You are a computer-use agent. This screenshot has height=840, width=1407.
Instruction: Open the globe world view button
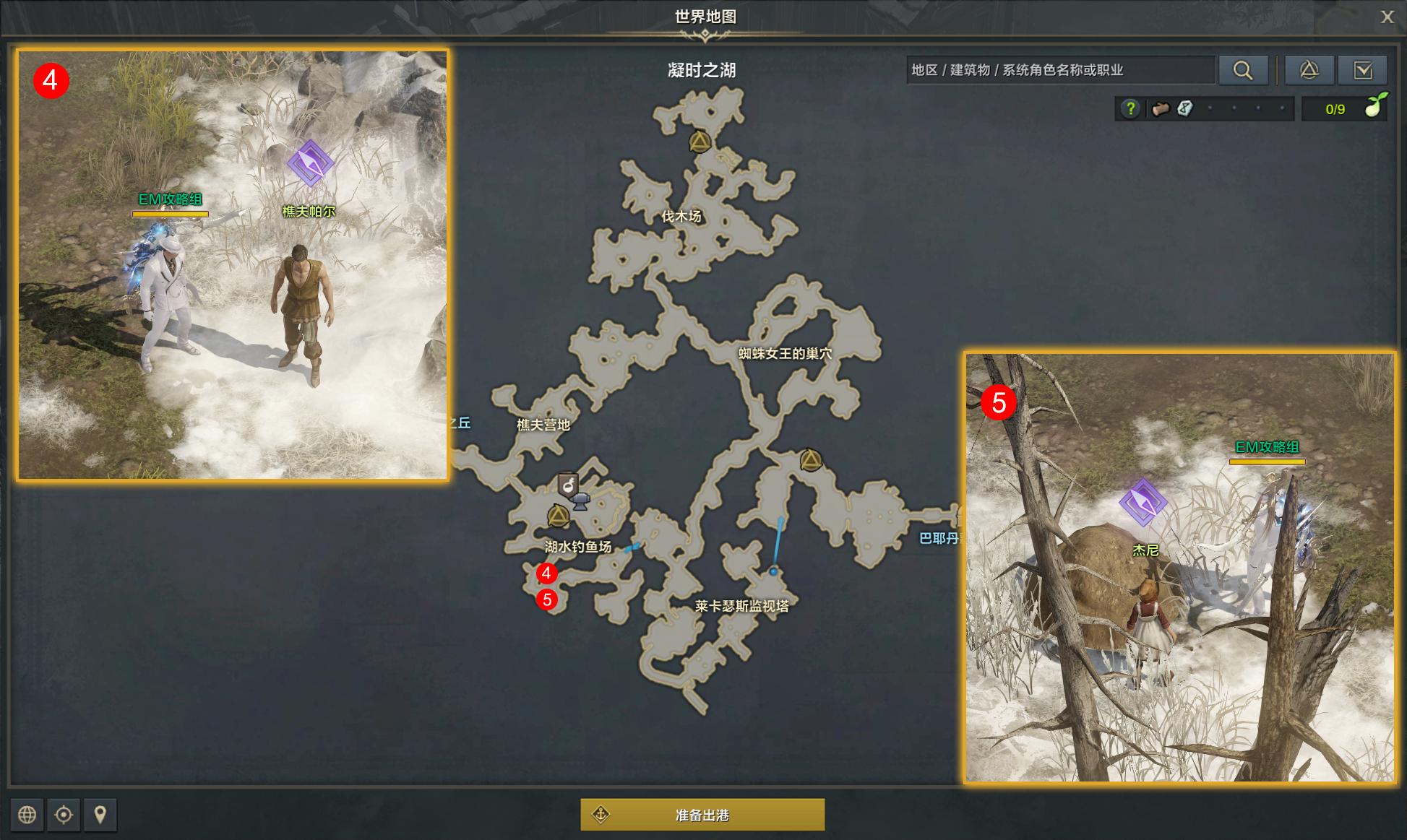[x=27, y=815]
